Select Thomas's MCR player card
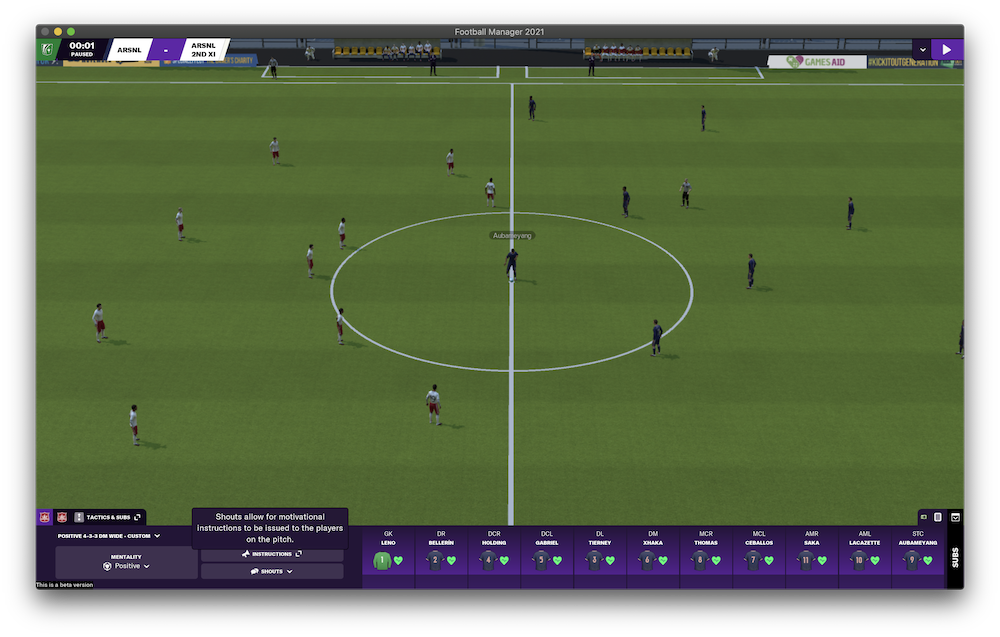1000x637 pixels. tap(706, 553)
